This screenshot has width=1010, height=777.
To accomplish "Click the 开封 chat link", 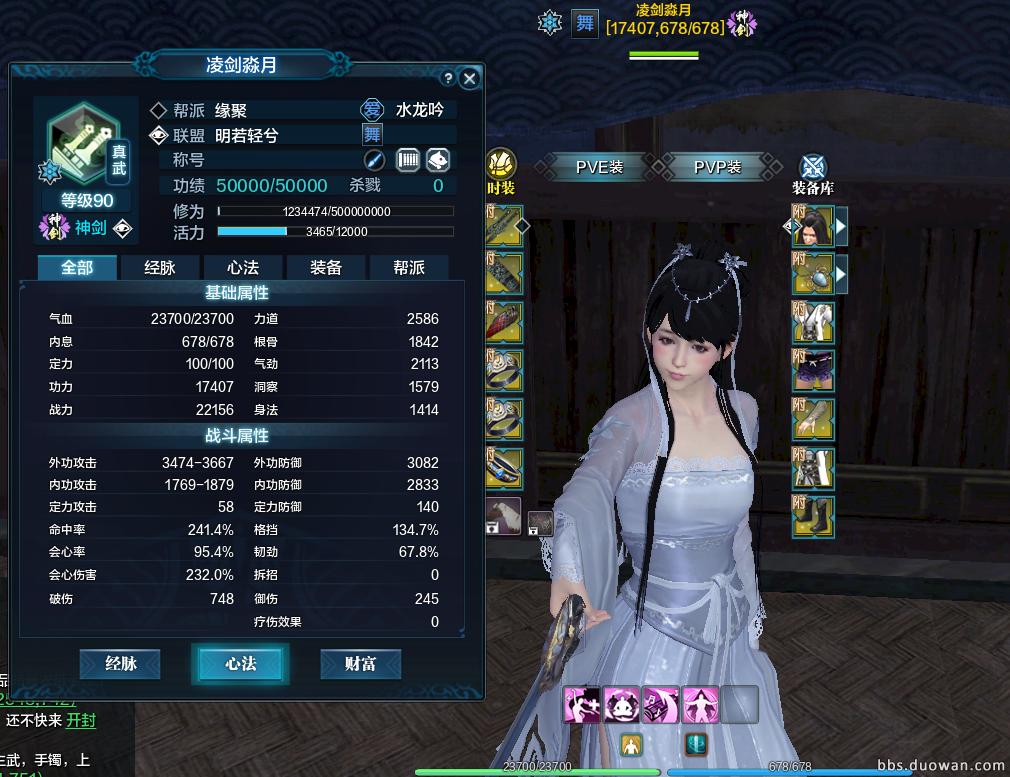I will [x=81, y=720].
